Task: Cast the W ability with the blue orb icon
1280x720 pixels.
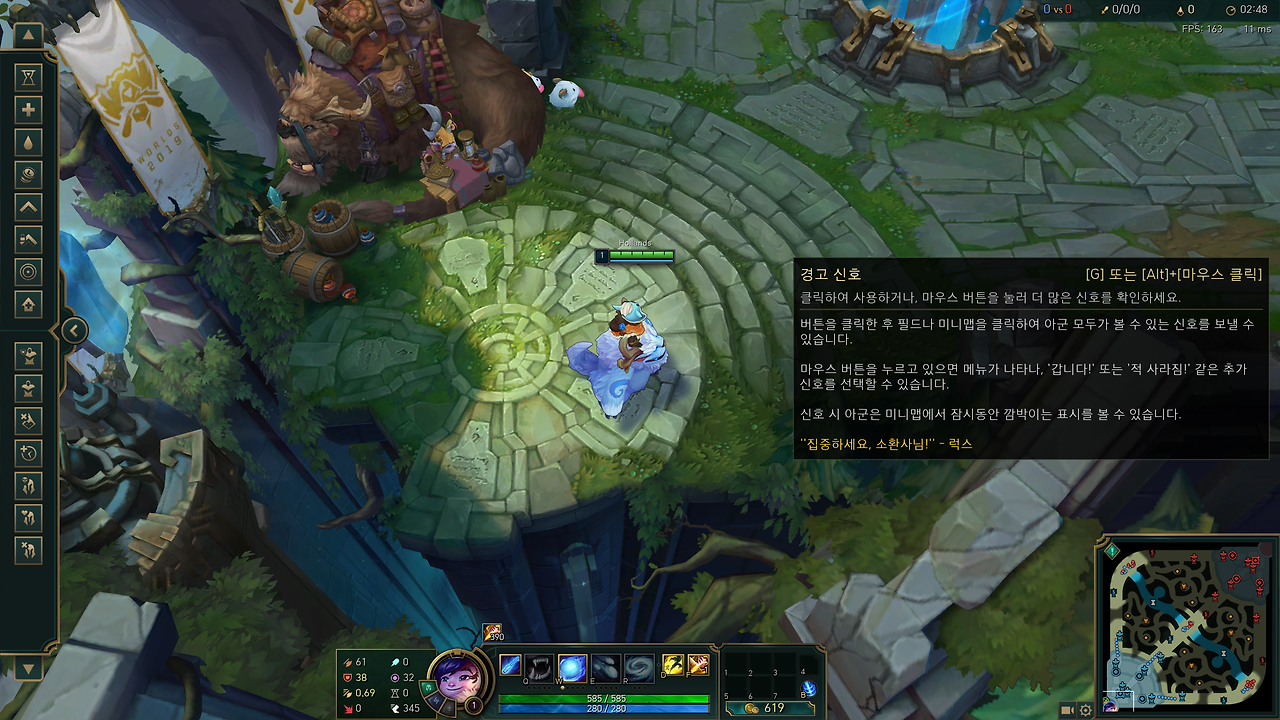Action: click(x=572, y=665)
